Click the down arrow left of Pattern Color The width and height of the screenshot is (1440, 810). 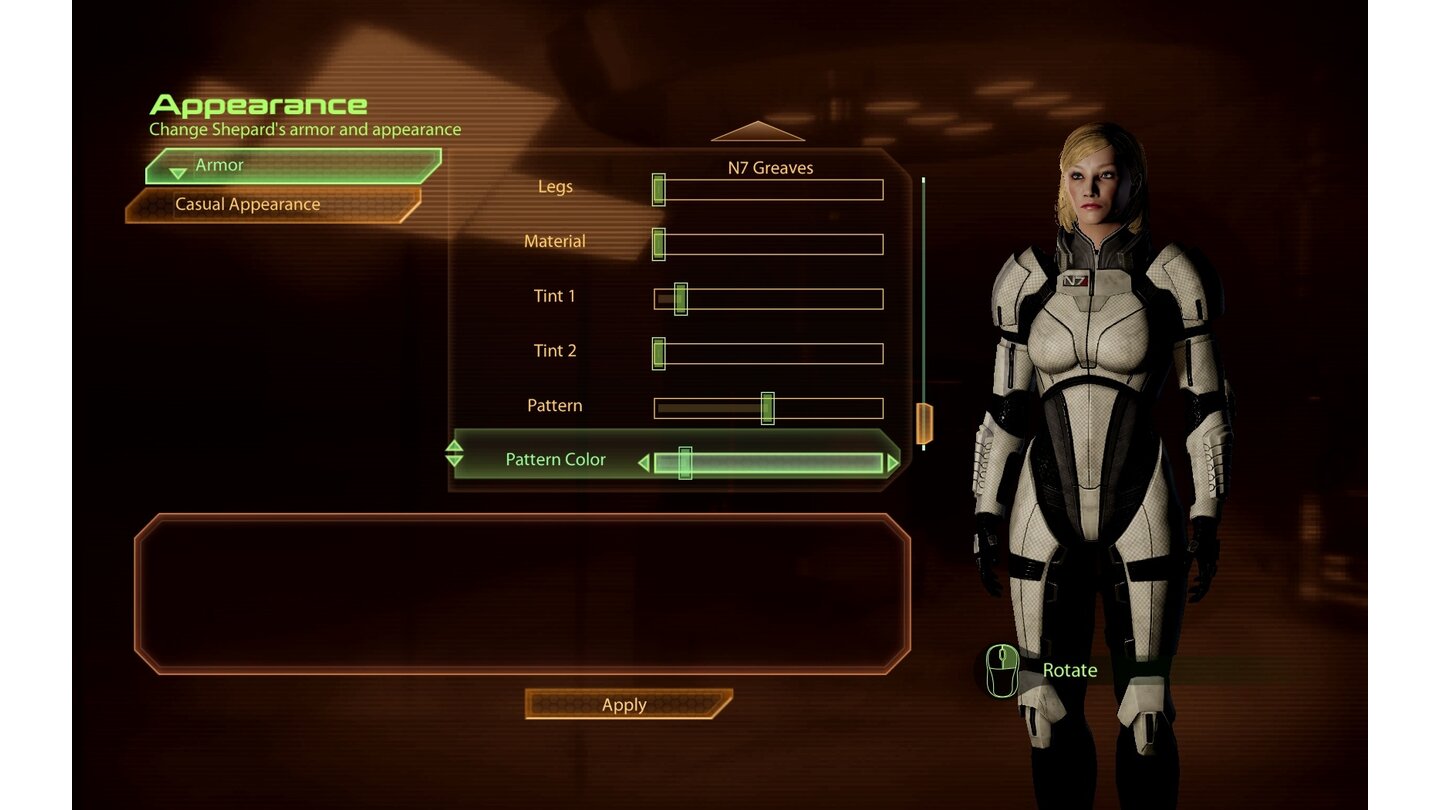[455, 462]
